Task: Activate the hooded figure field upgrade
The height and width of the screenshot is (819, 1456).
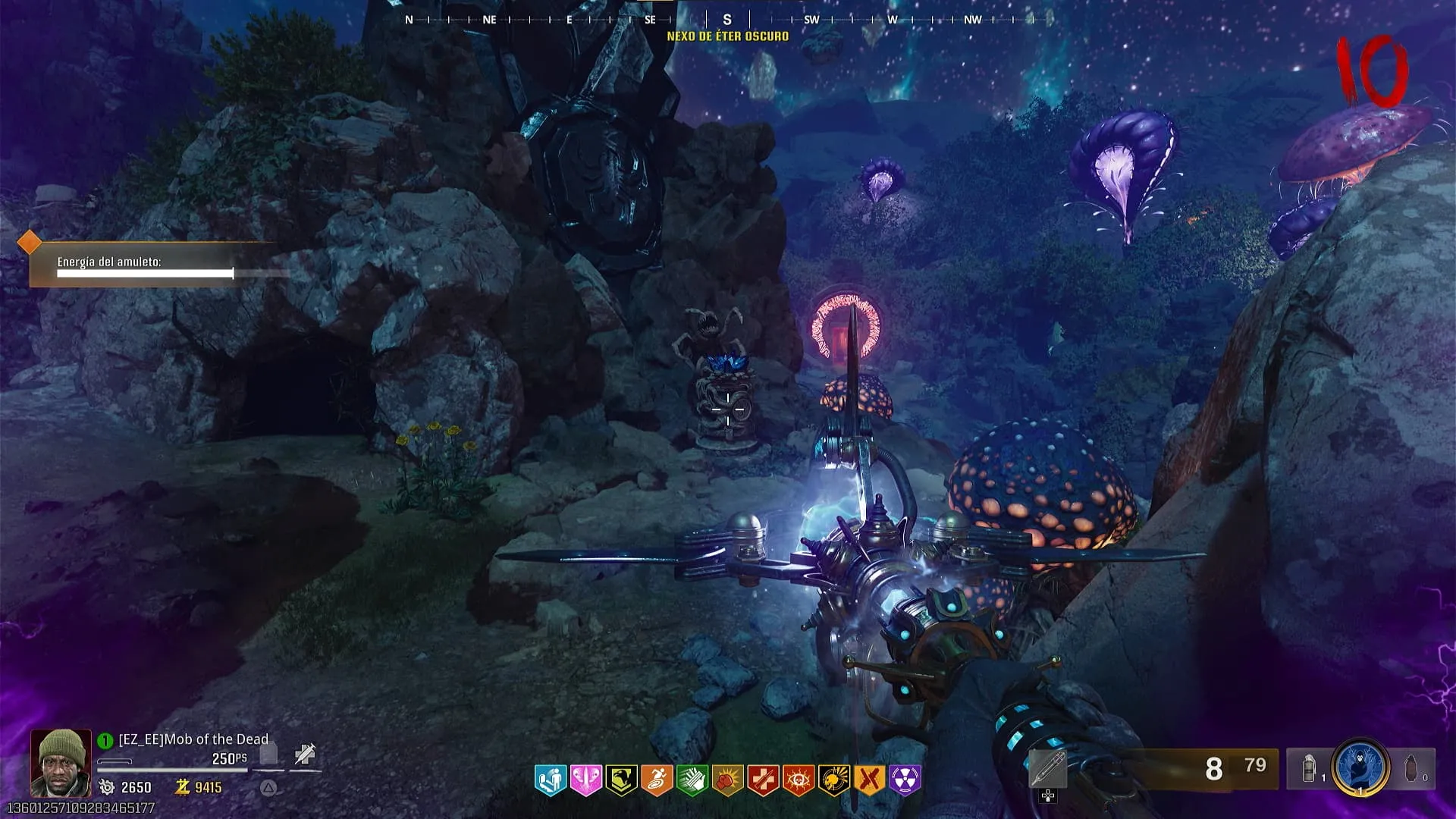Action: pyautogui.click(x=1360, y=768)
